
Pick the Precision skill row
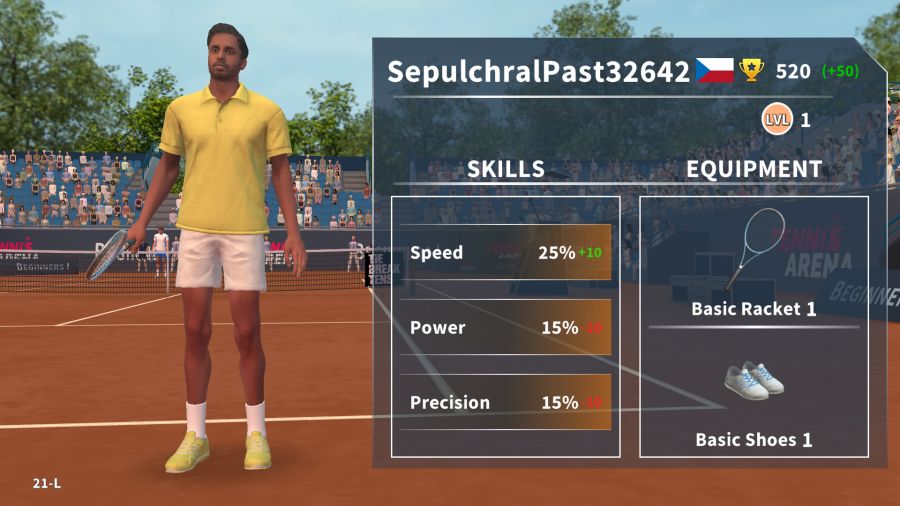click(x=505, y=402)
